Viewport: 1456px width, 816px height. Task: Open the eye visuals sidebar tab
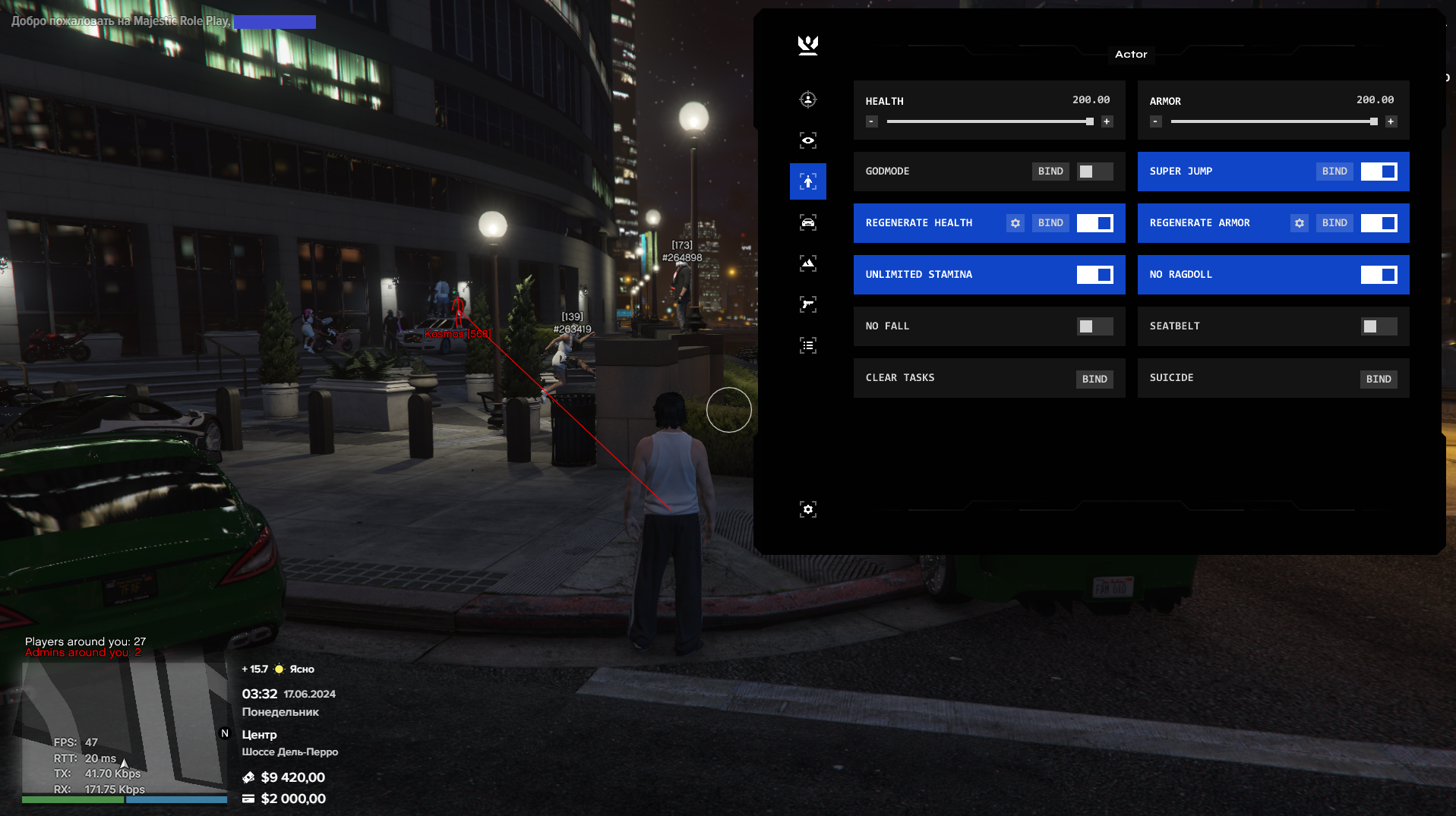(x=807, y=140)
